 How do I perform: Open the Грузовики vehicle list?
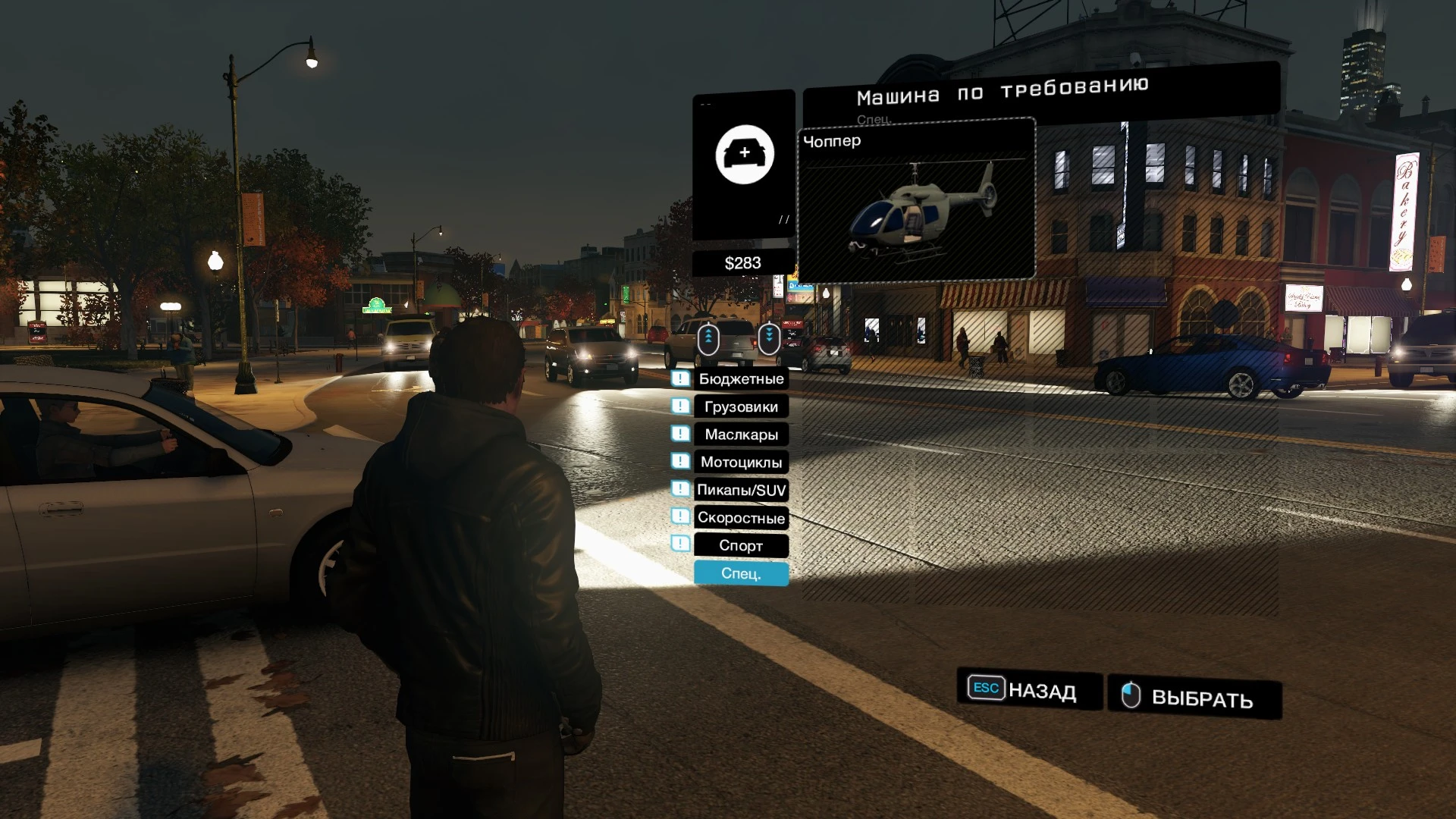click(740, 406)
